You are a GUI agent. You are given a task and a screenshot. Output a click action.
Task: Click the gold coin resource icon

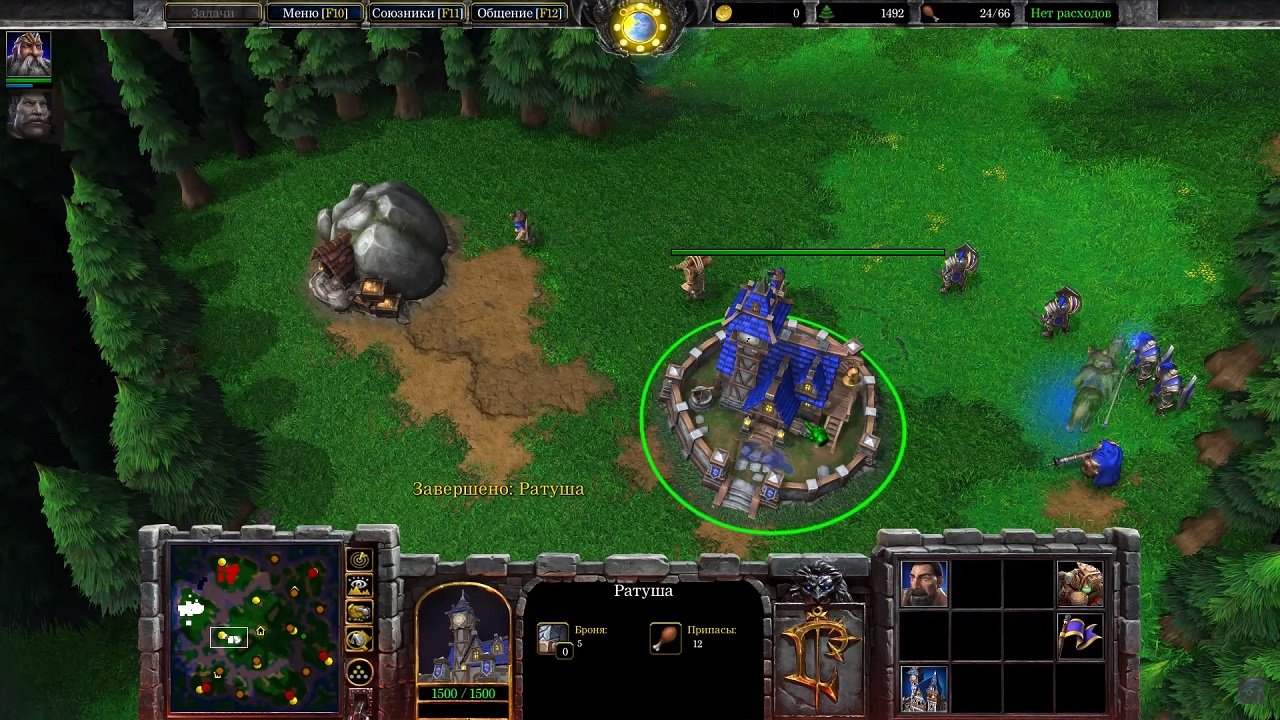click(726, 14)
